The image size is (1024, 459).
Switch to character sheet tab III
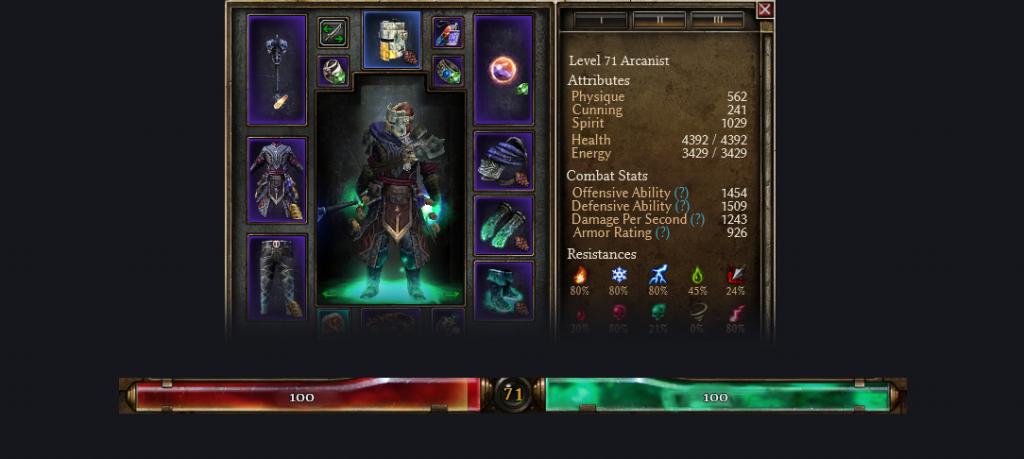[x=717, y=20]
